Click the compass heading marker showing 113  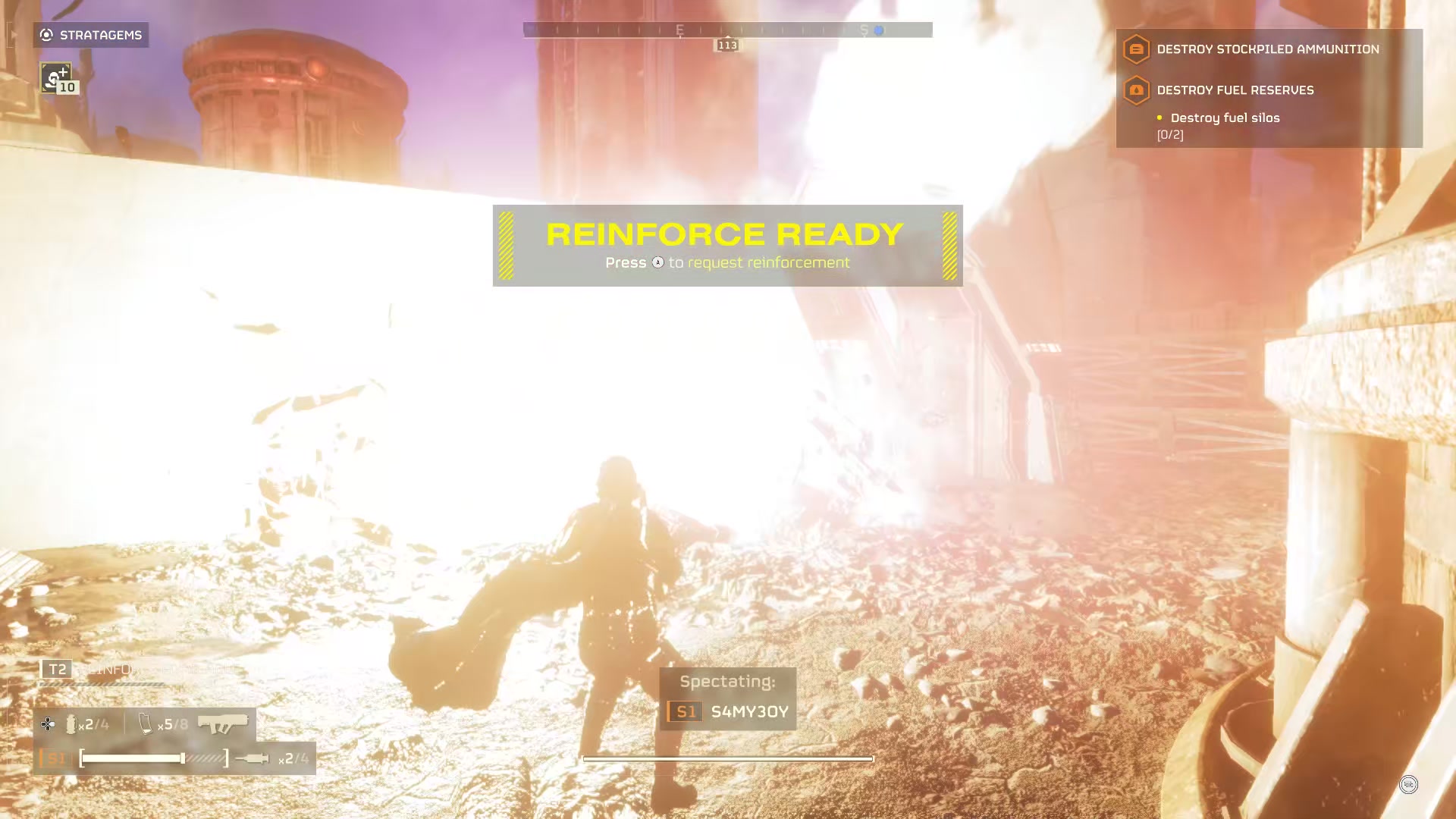tap(728, 44)
